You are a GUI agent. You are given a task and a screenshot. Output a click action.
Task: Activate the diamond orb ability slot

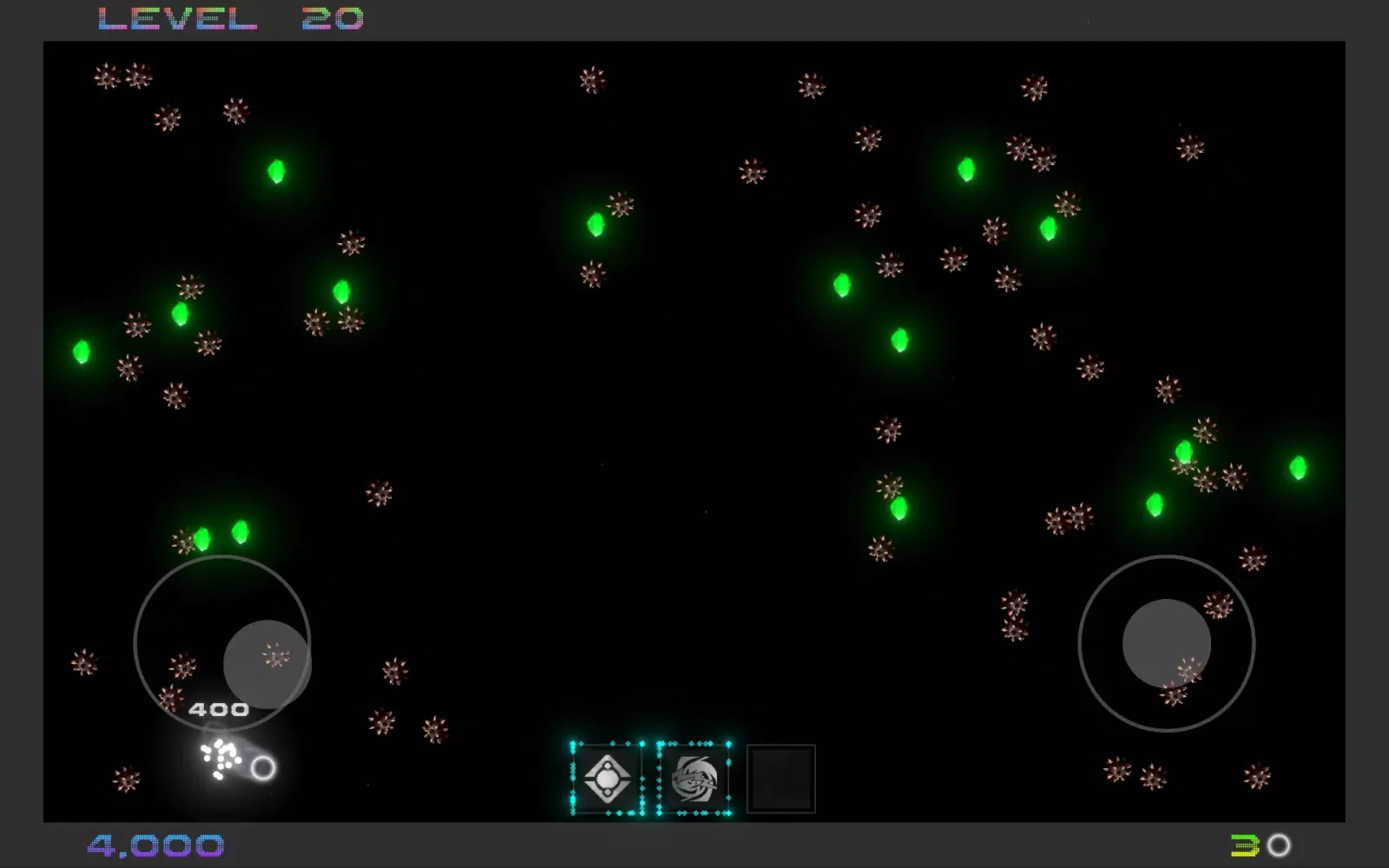[607, 779]
